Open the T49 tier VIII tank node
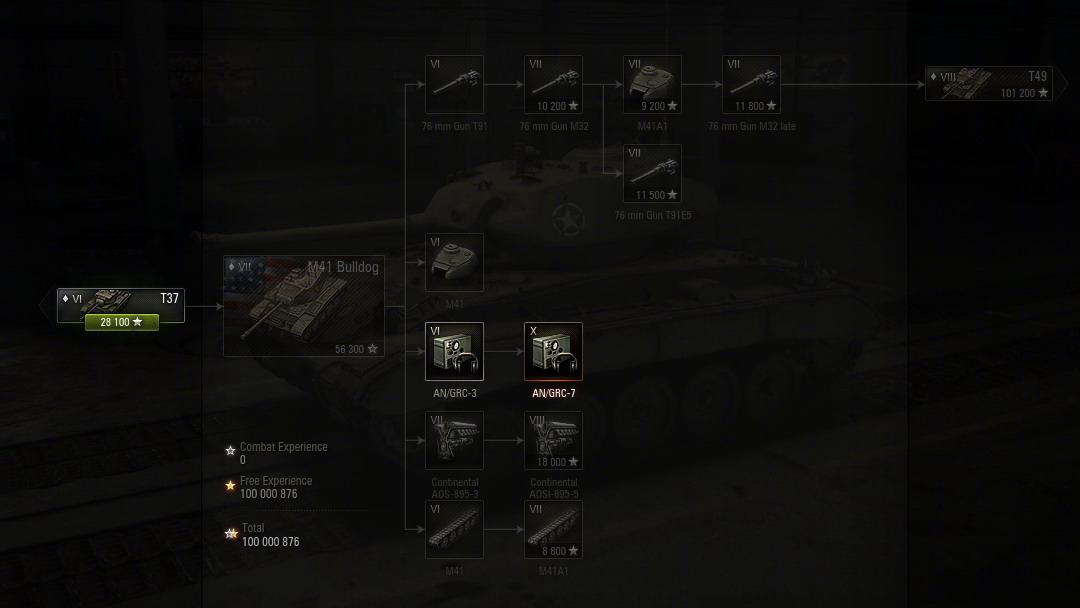The image size is (1080, 608). click(988, 84)
